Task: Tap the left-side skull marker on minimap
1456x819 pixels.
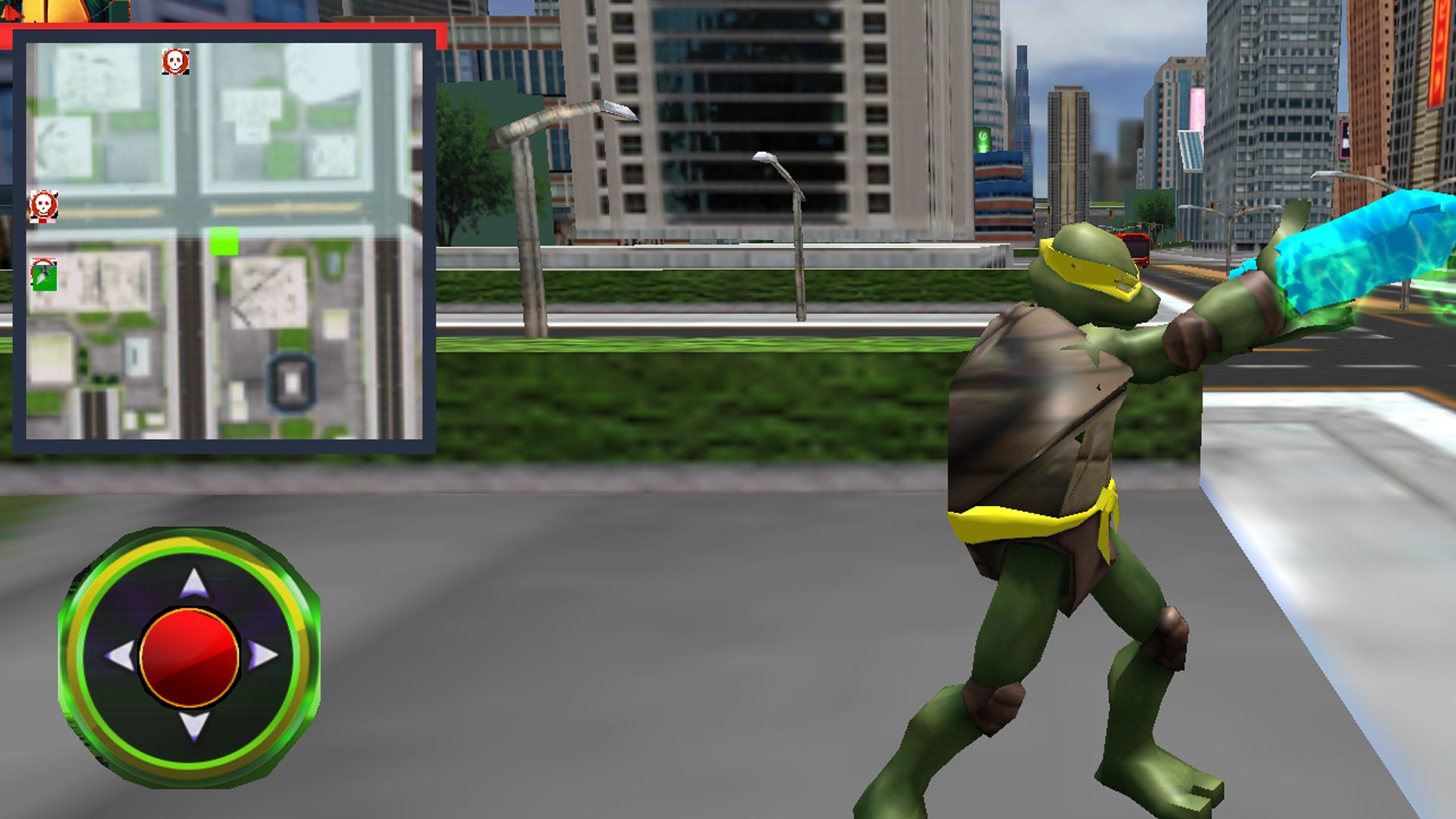Action: tap(44, 206)
